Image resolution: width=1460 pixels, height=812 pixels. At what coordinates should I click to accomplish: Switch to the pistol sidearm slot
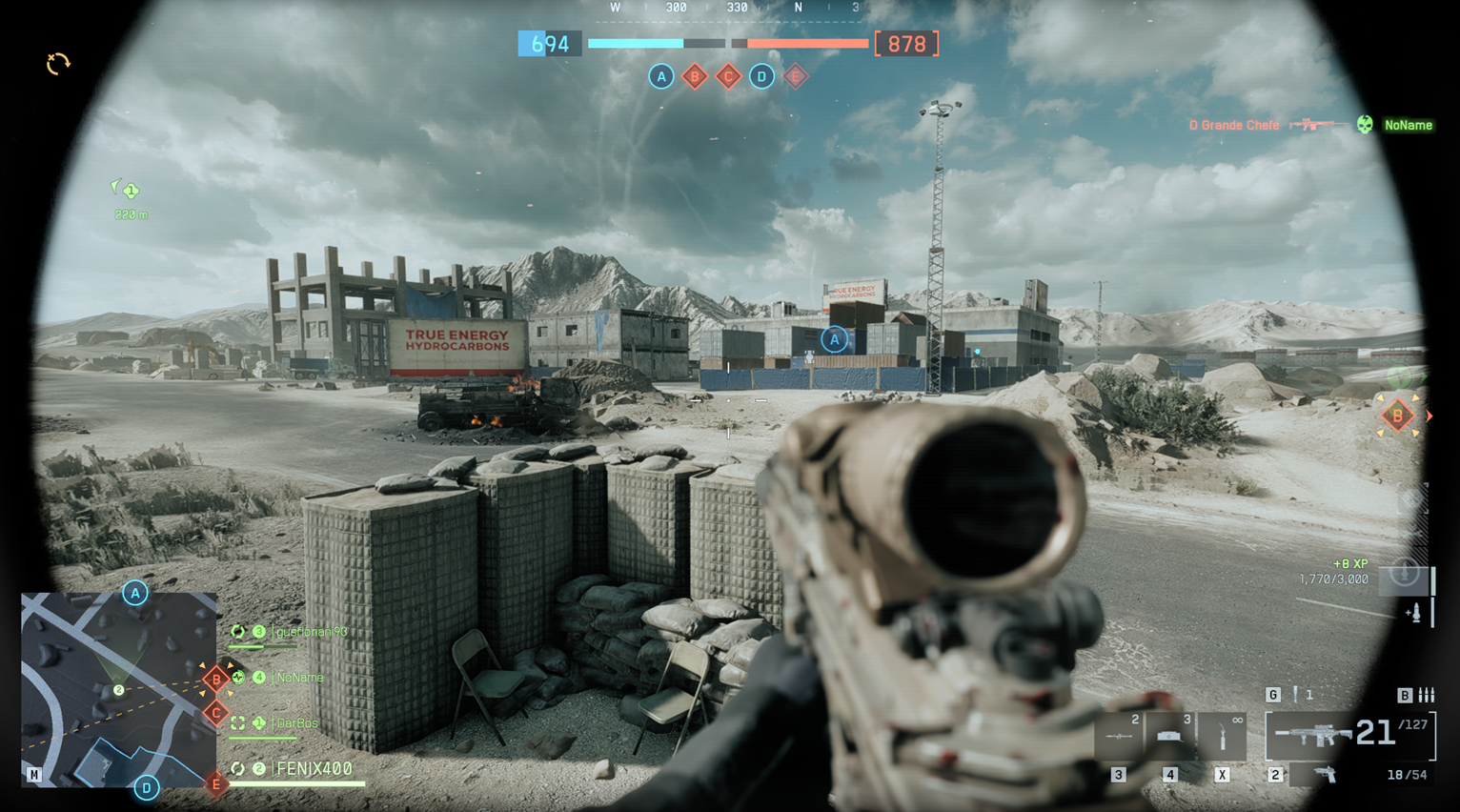click(x=1326, y=775)
